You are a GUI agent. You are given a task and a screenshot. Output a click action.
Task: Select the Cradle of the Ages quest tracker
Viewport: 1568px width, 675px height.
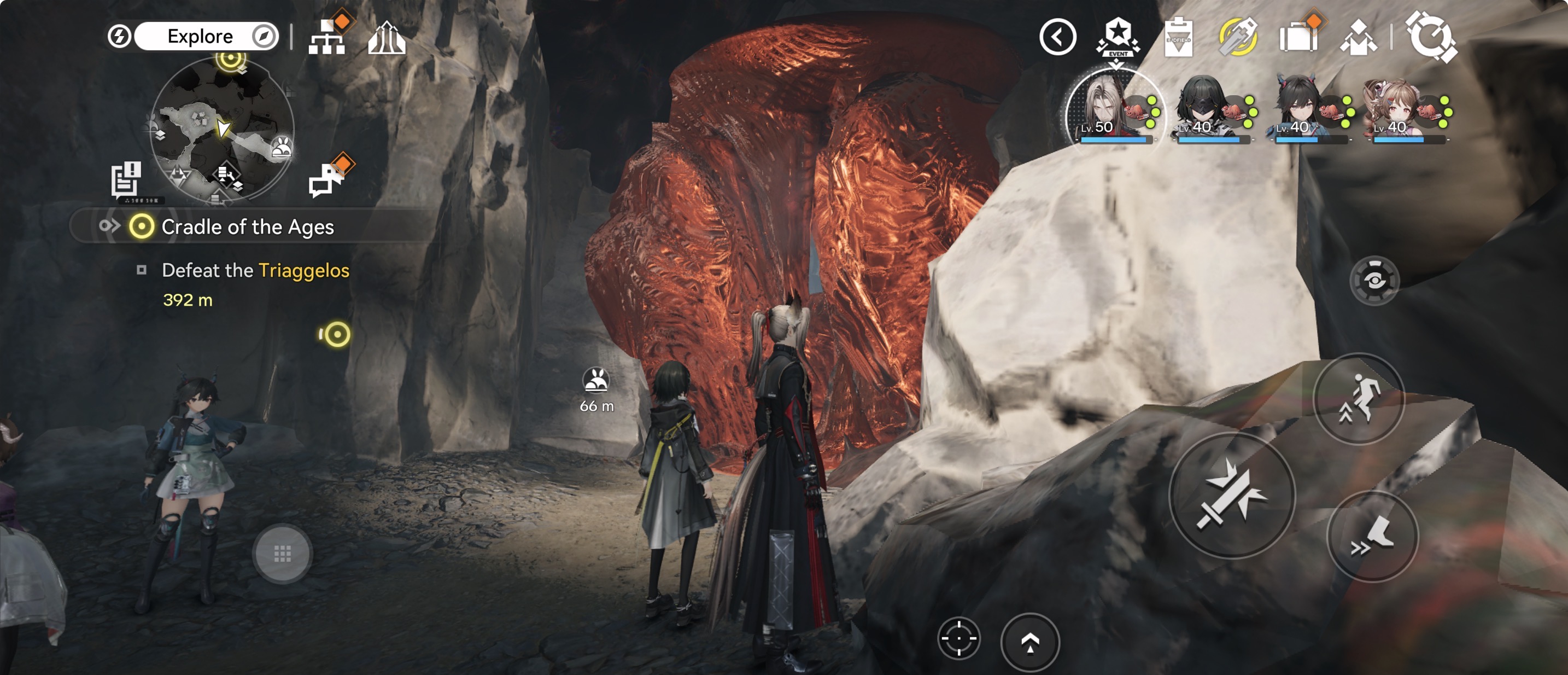click(x=247, y=226)
